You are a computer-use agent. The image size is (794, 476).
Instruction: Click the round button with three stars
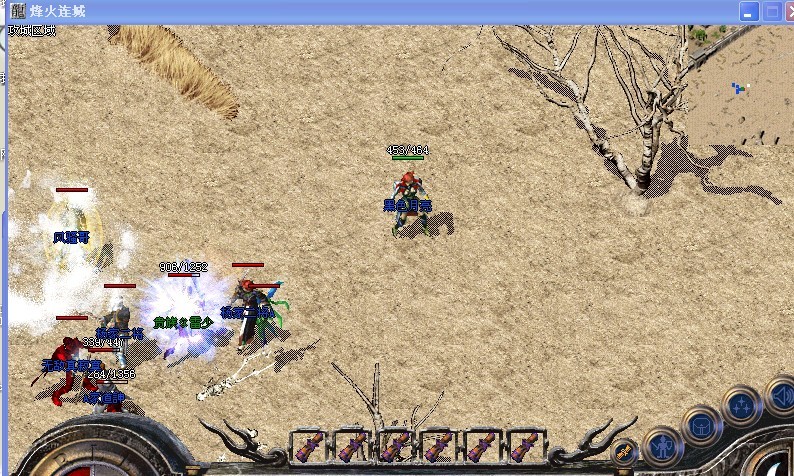click(x=741, y=406)
